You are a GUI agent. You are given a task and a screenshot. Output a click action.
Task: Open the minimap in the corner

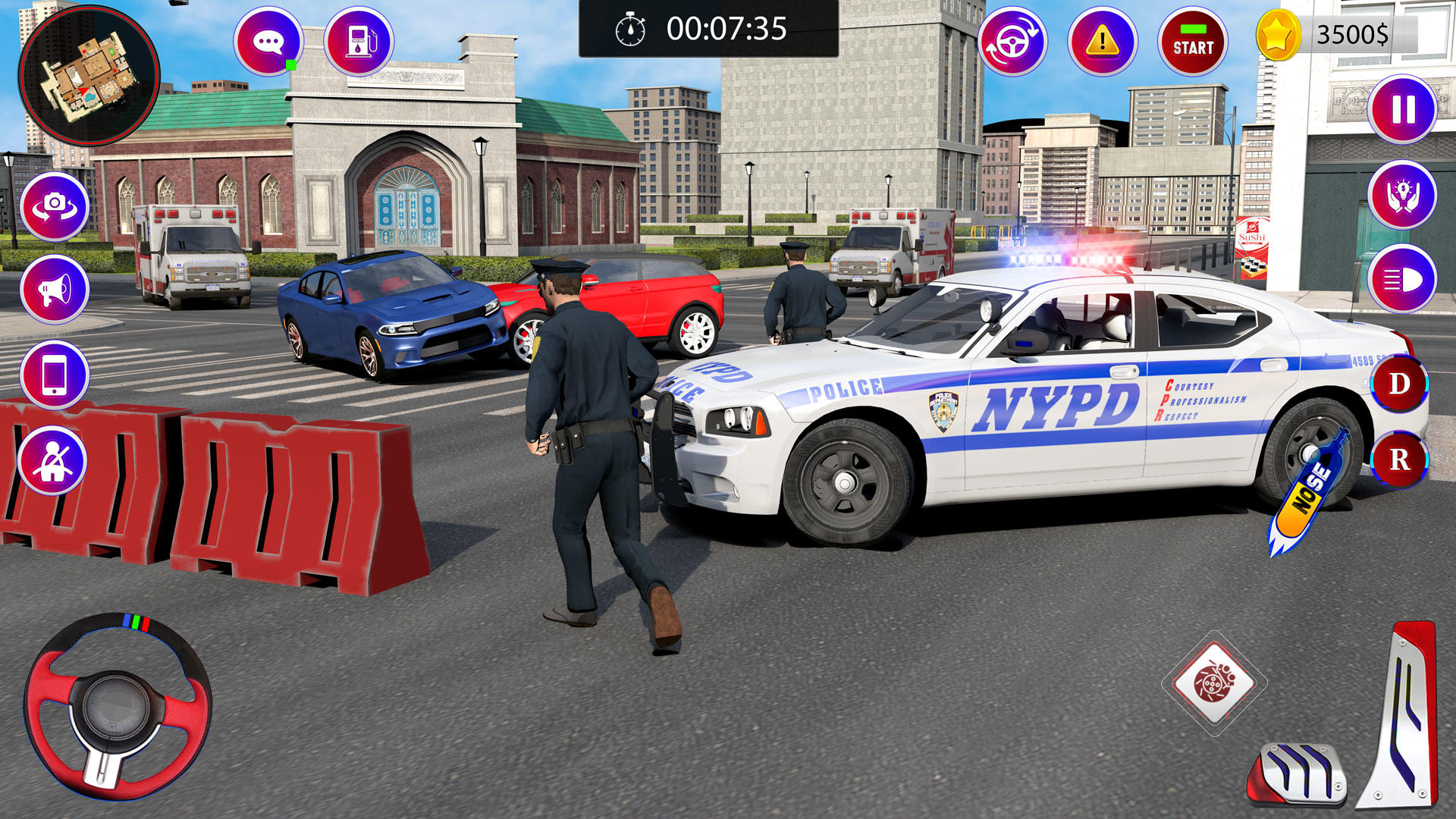(91, 76)
